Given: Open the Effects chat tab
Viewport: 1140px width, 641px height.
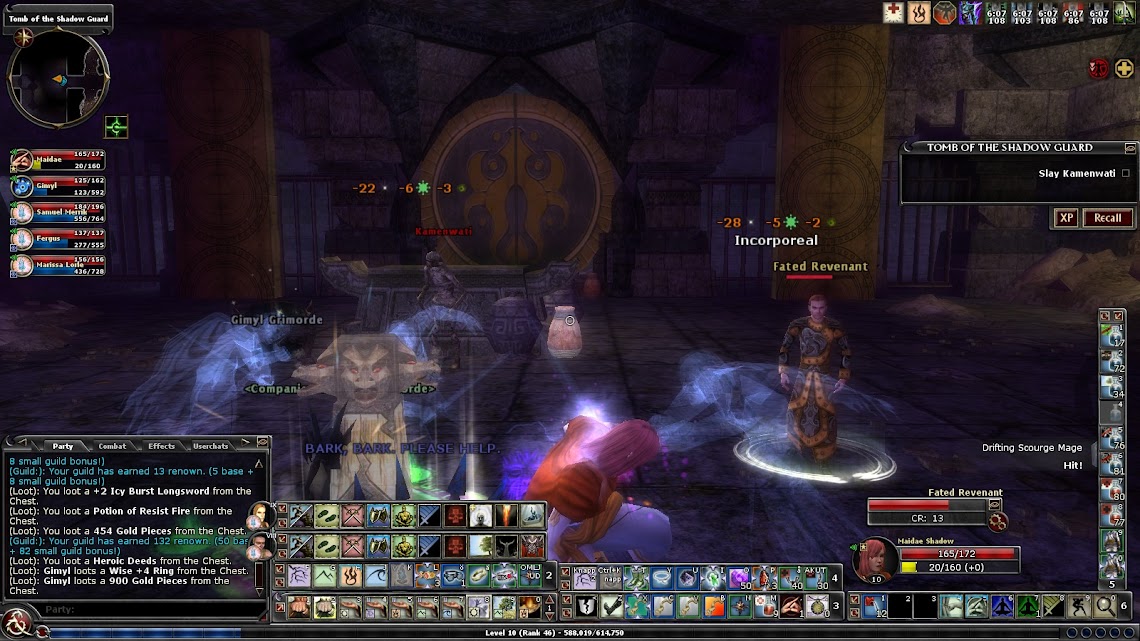Looking at the screenshot, I should point(161,446).
